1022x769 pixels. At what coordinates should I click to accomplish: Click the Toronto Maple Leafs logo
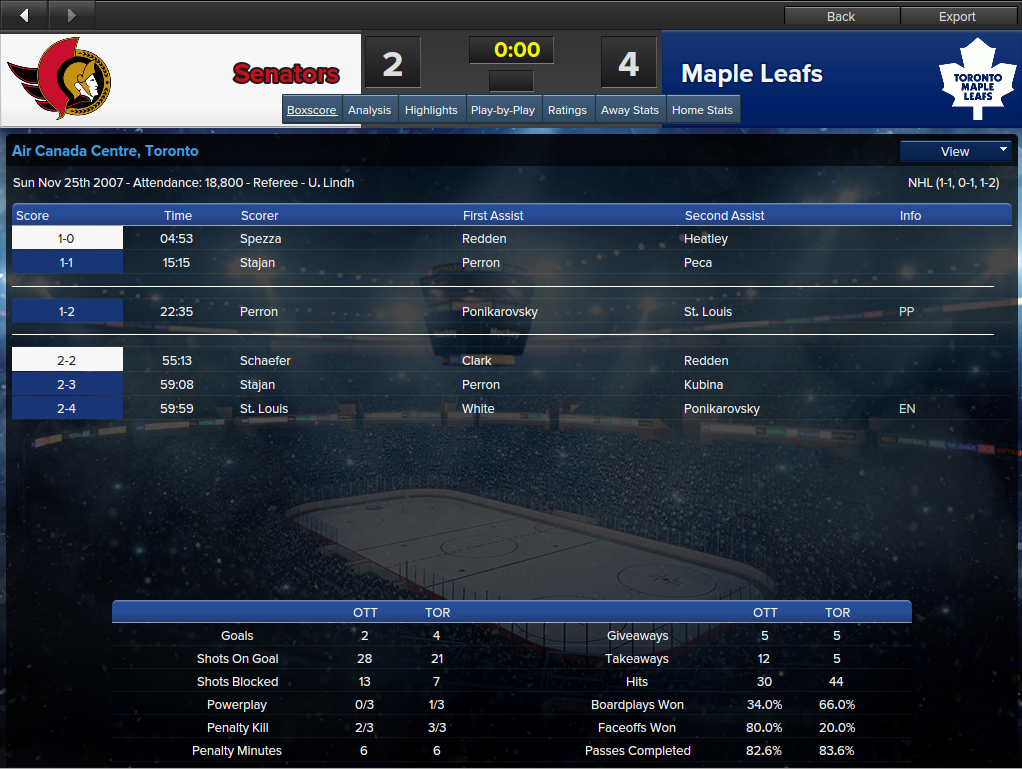976,79
